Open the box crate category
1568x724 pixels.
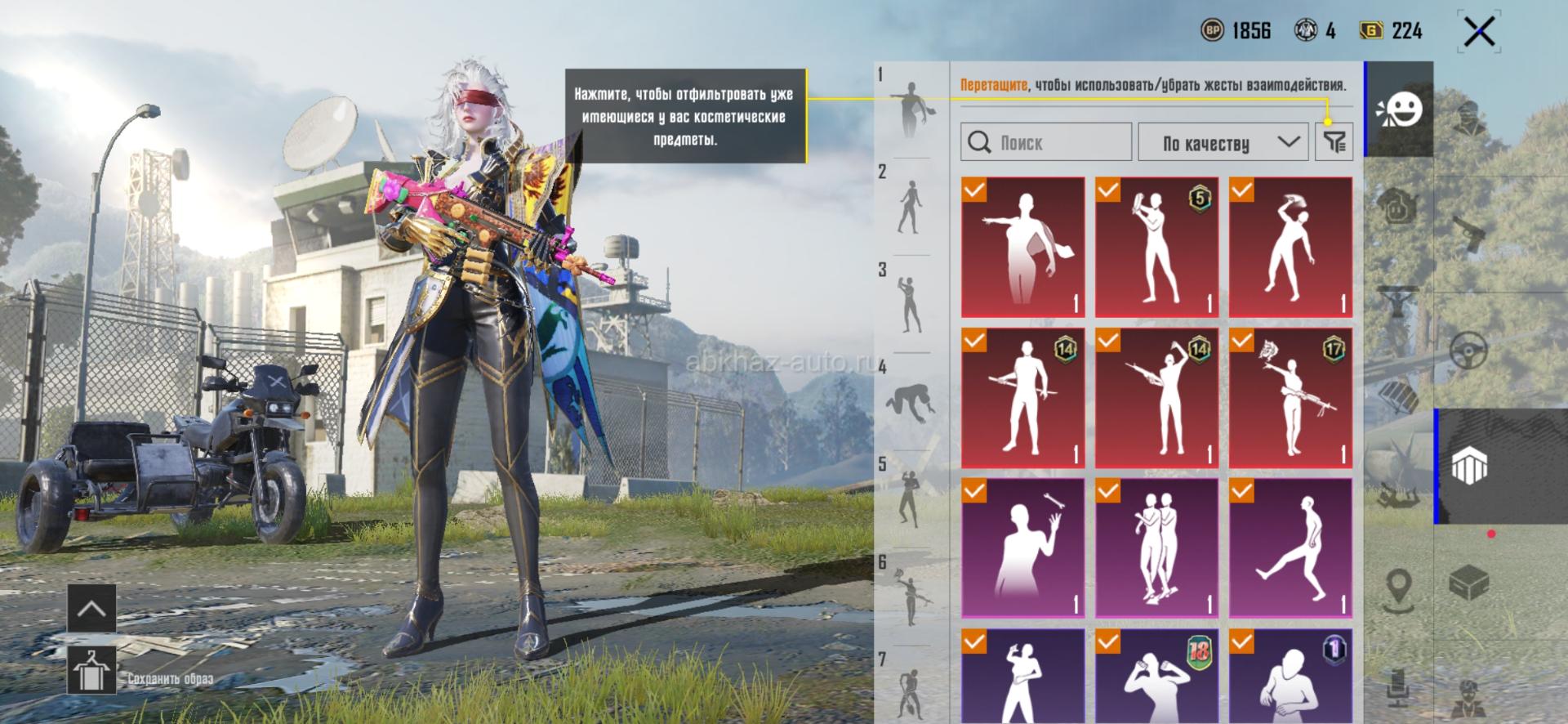[x=1468, y=583]
